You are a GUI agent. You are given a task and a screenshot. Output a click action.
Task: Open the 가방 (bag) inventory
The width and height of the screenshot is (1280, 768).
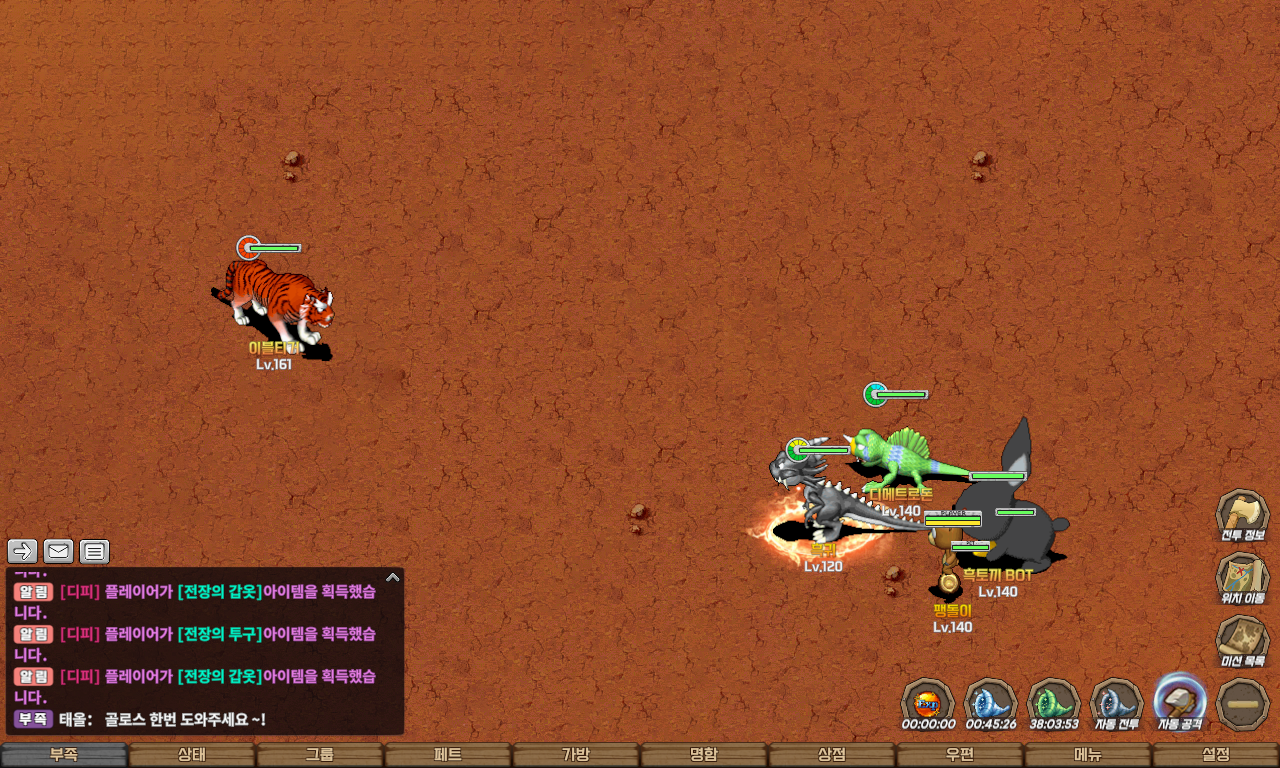pos(576,755)
